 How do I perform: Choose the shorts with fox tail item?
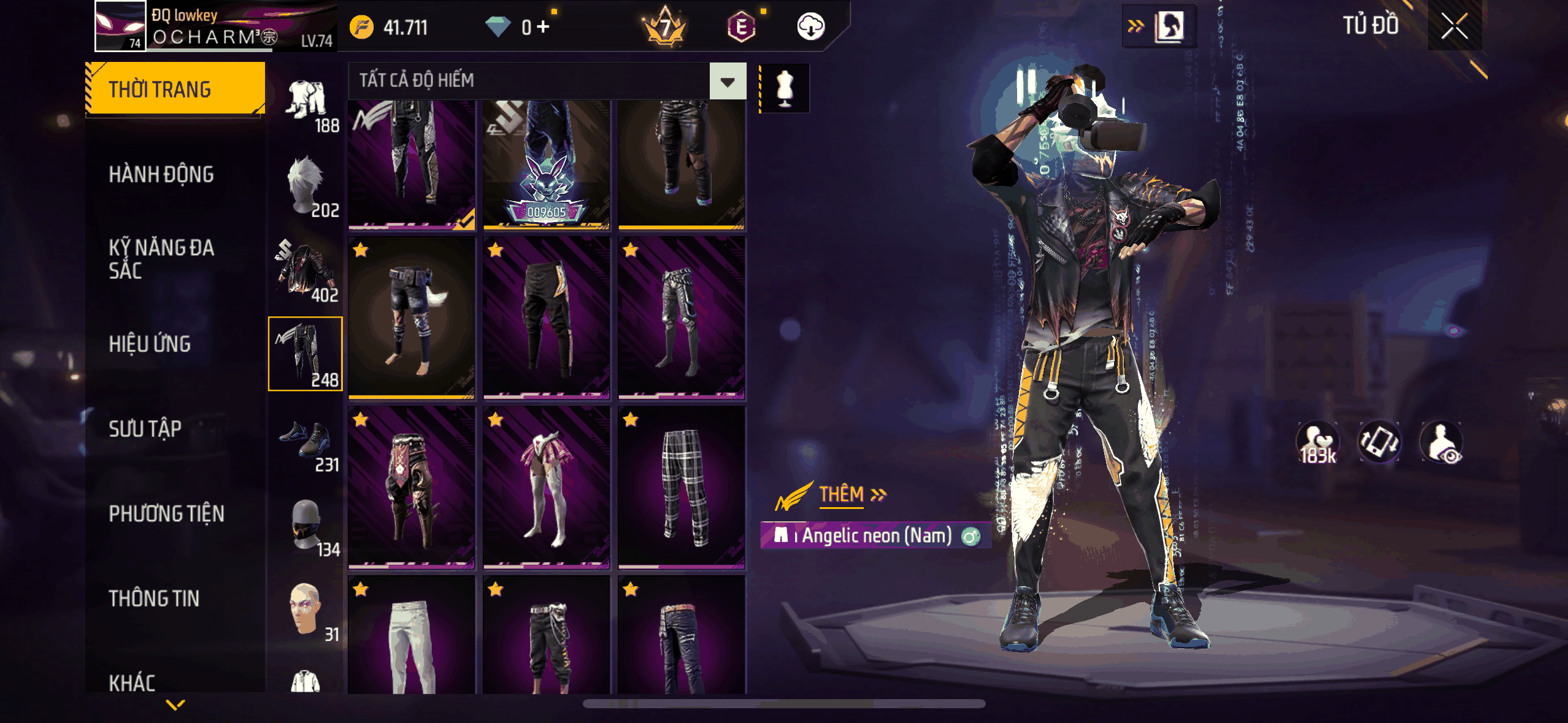412,318
